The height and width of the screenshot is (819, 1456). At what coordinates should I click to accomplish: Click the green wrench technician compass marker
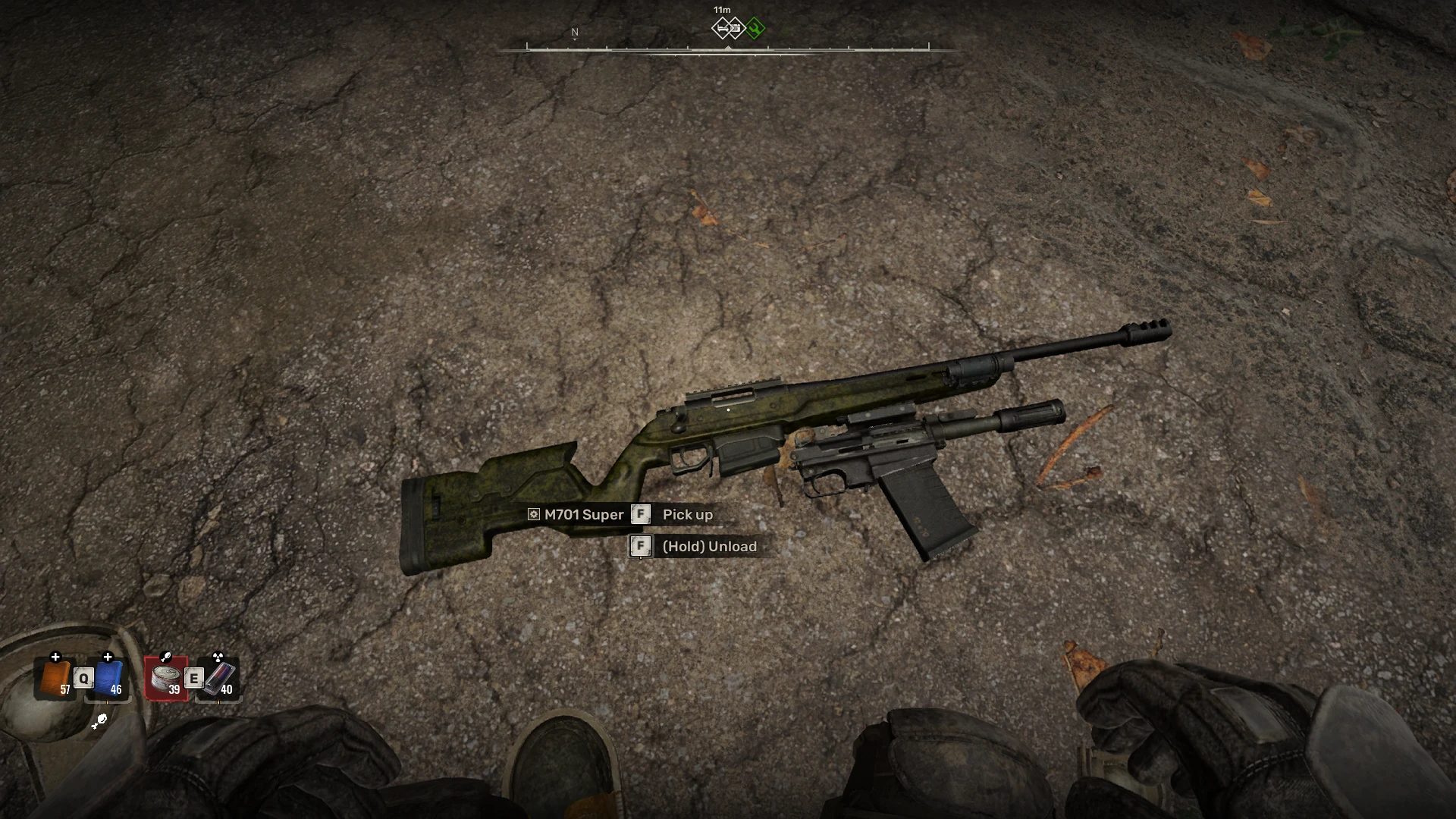(755, 29)
